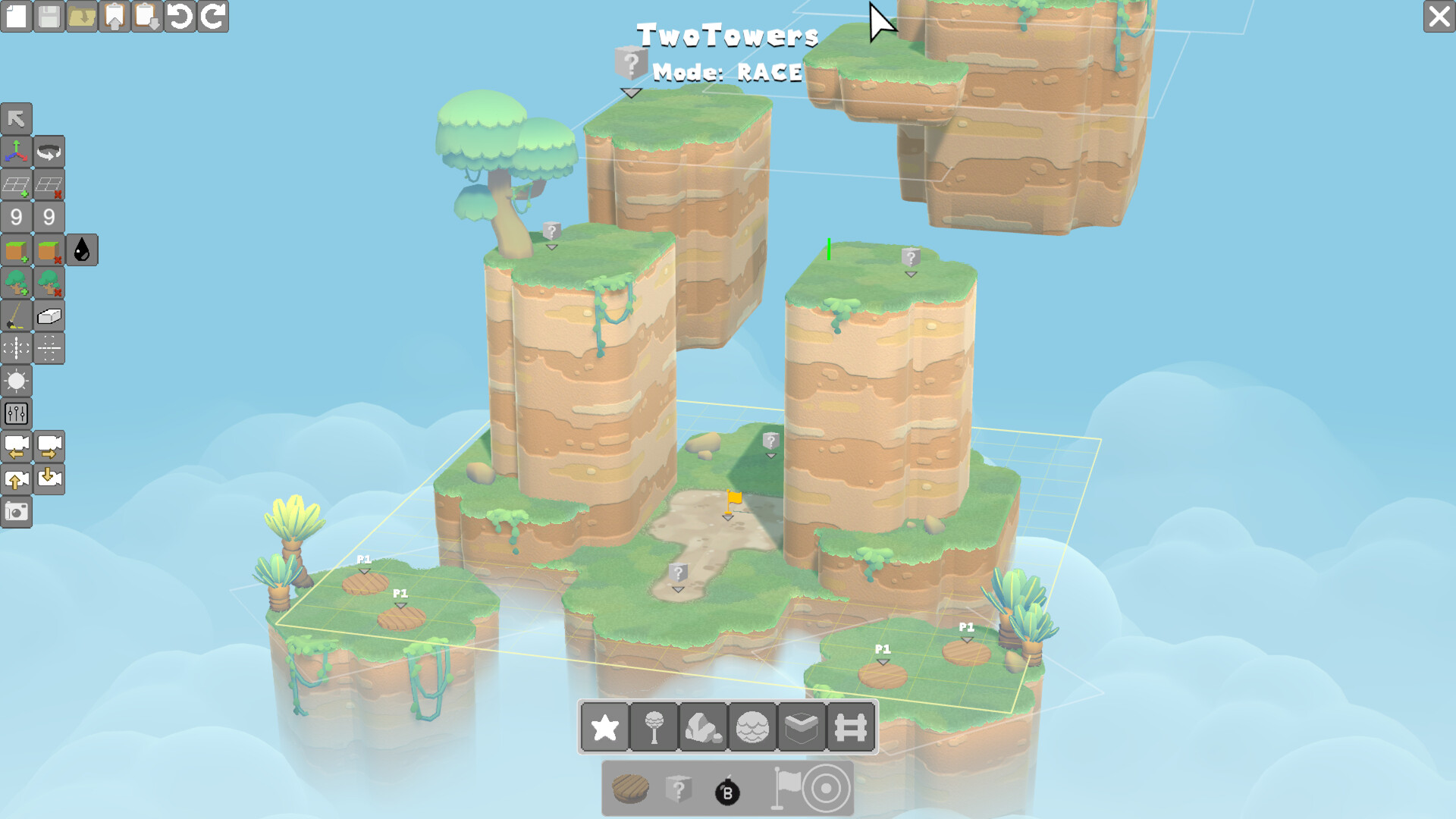Switch to the tree category tab
The width and height of the screenshot is (1456, 819).
(x=653, y=728)
